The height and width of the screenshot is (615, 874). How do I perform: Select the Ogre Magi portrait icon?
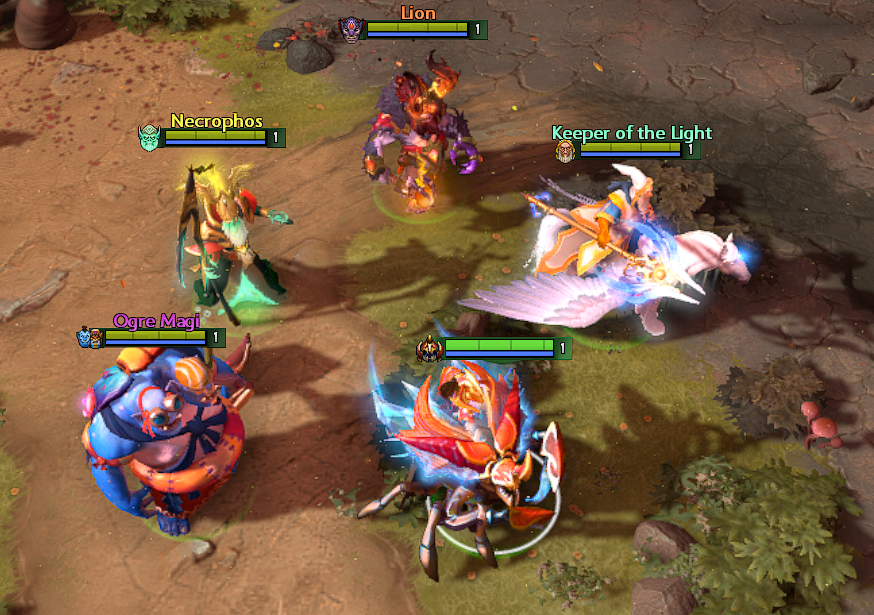coord(89,338)
